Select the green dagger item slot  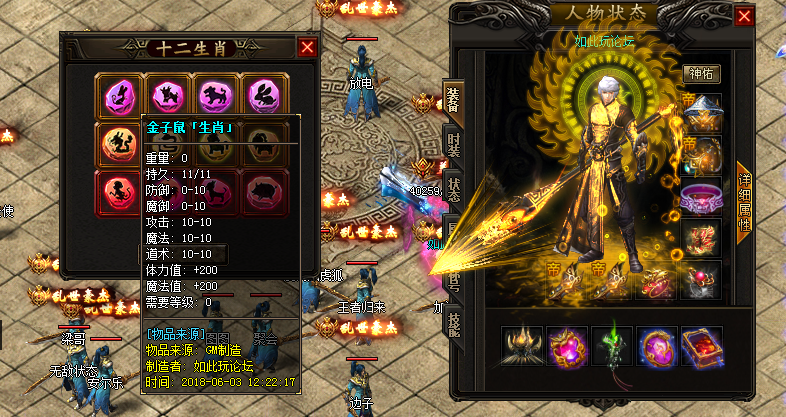(x=612, y=346)
